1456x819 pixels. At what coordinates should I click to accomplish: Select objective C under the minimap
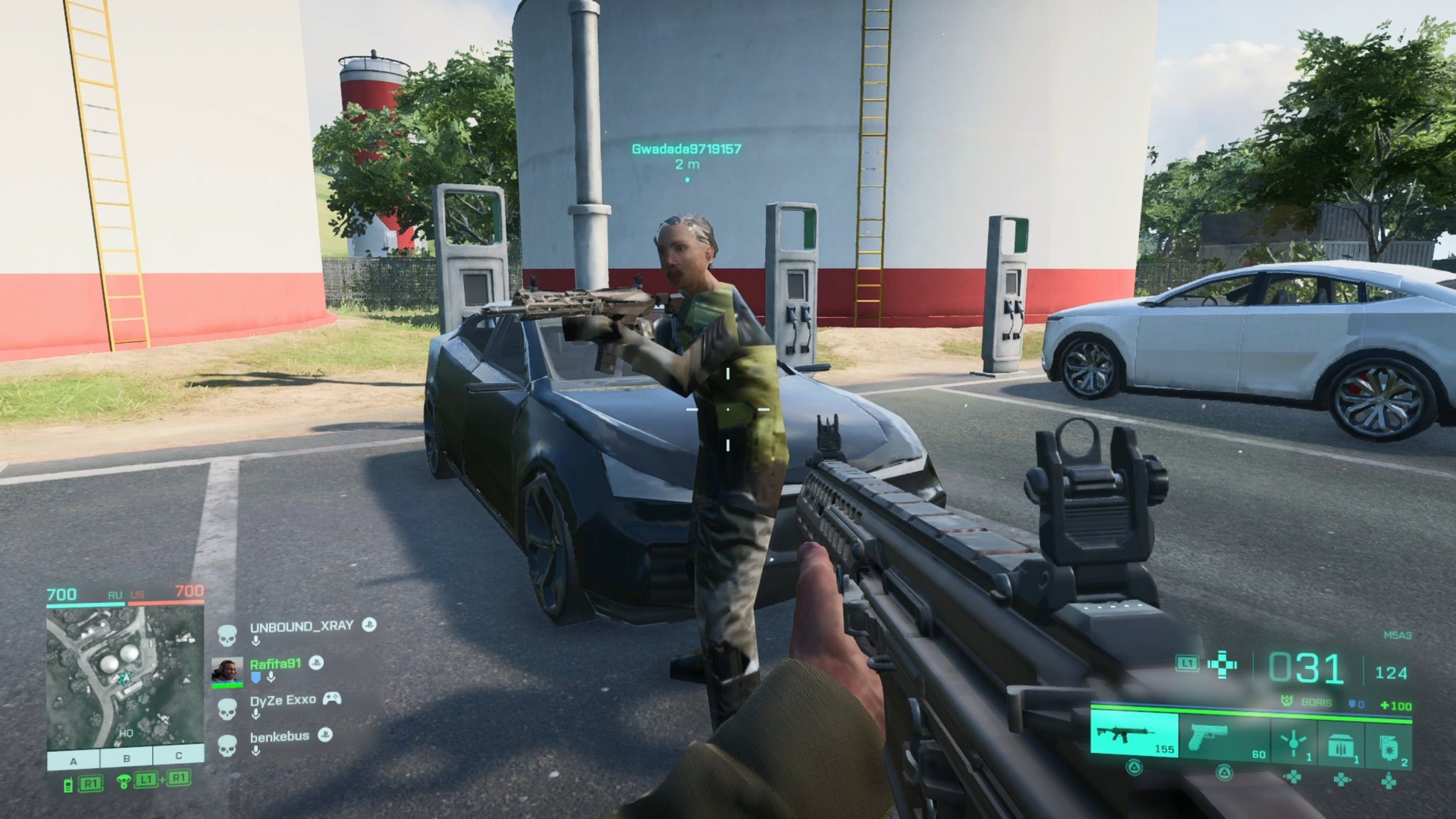[x=178, y=756]
